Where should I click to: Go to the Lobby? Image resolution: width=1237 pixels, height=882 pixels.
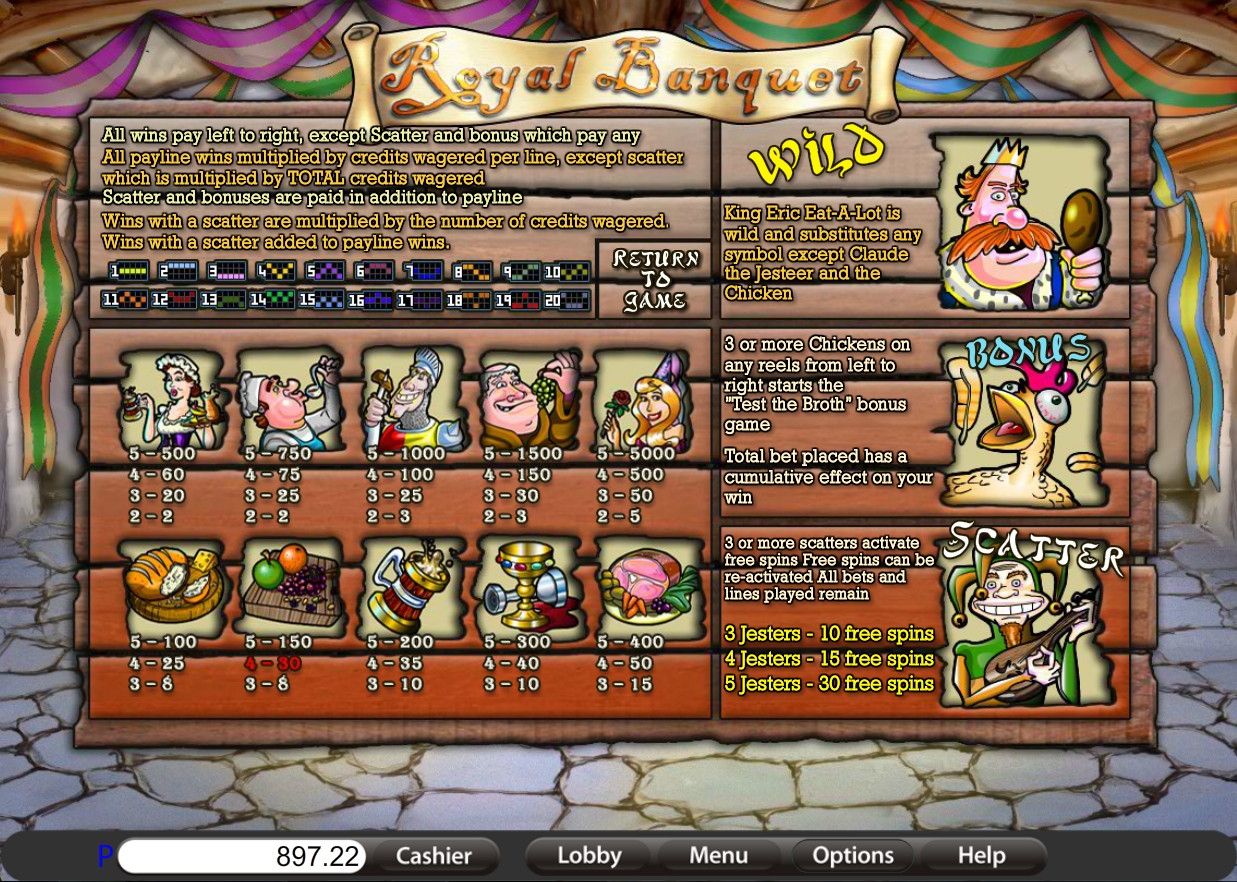(x=589, y=856)
